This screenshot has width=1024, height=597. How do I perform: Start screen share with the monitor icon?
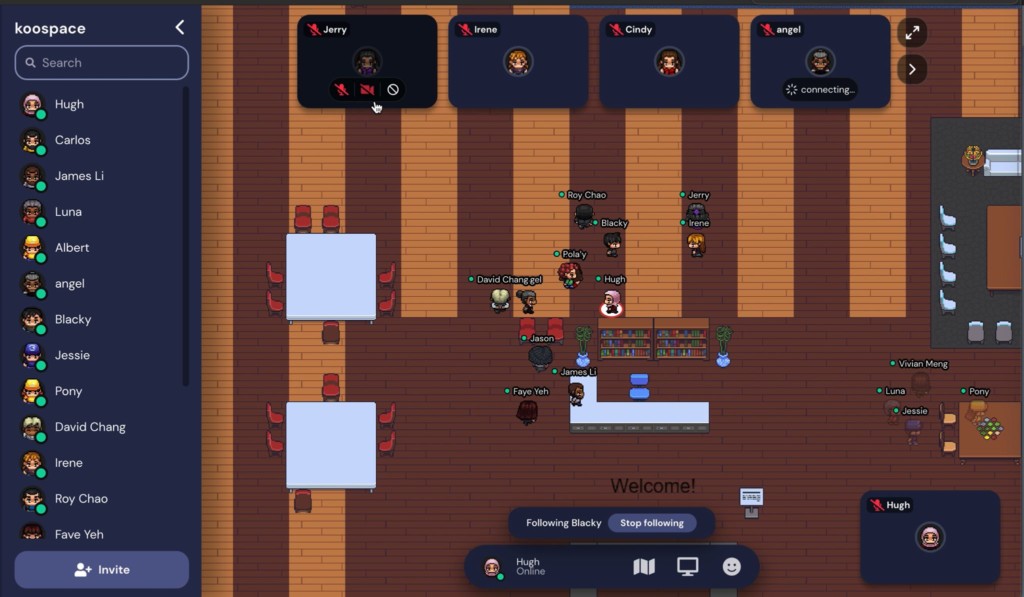(688, 567)
